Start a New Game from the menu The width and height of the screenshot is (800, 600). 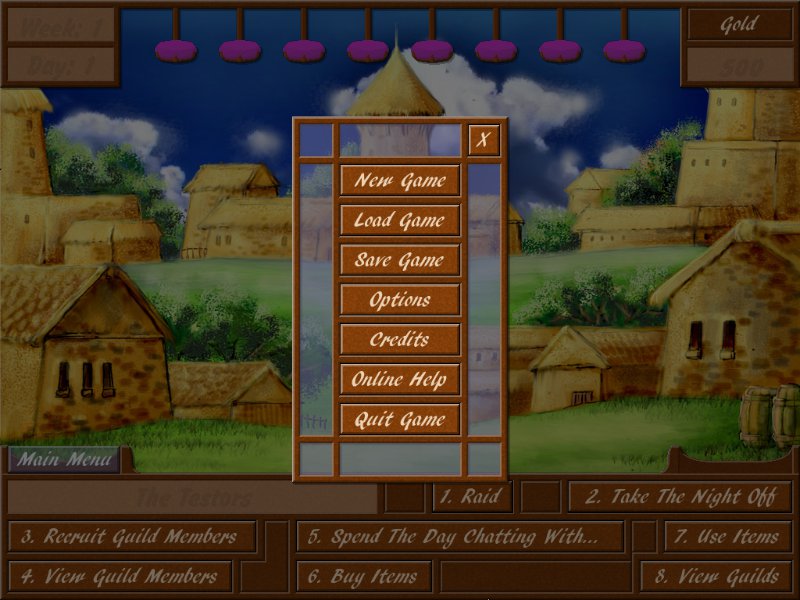pyautogui.click(x=400, y=180)
